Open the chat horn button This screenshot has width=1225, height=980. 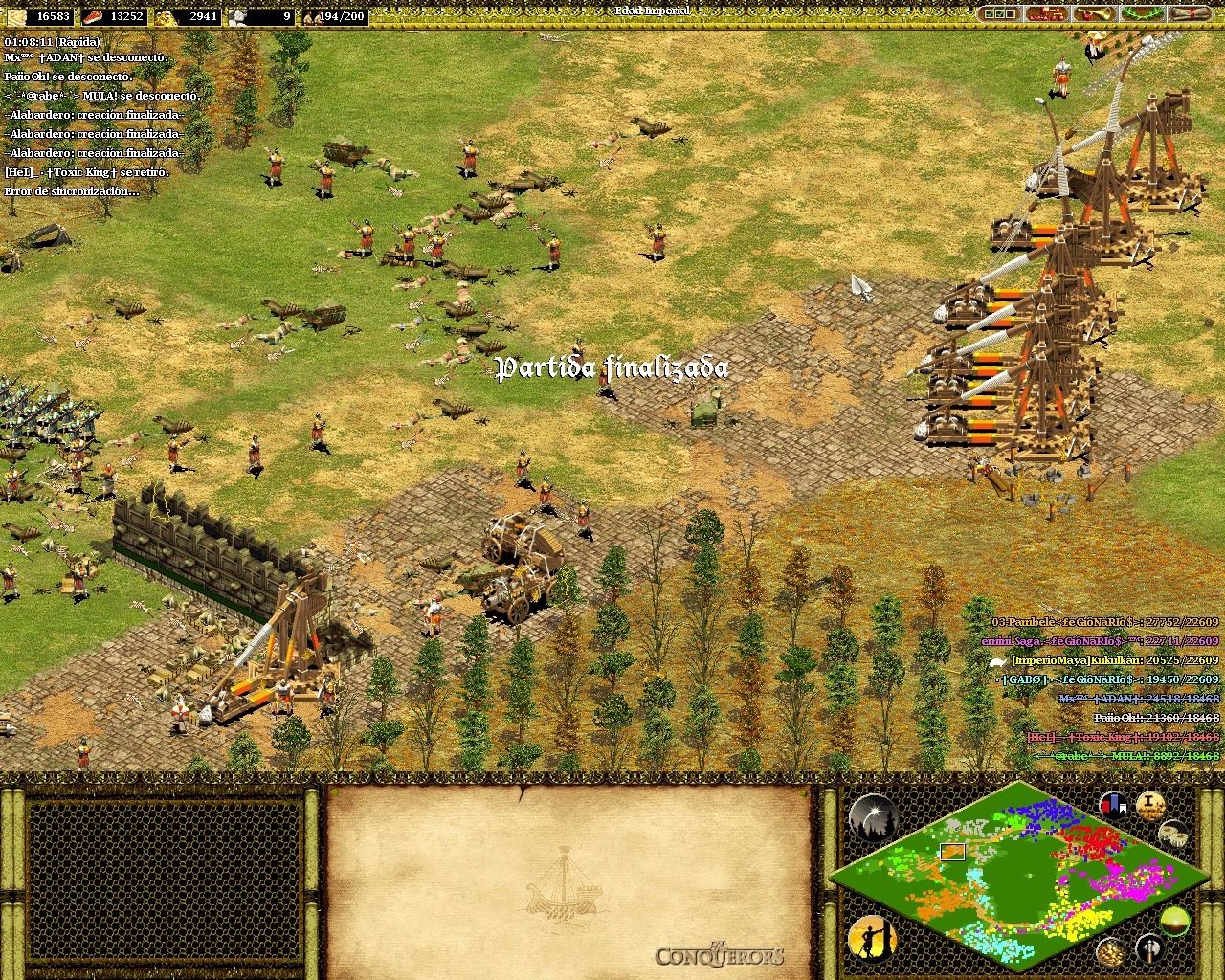point(1094,14)
